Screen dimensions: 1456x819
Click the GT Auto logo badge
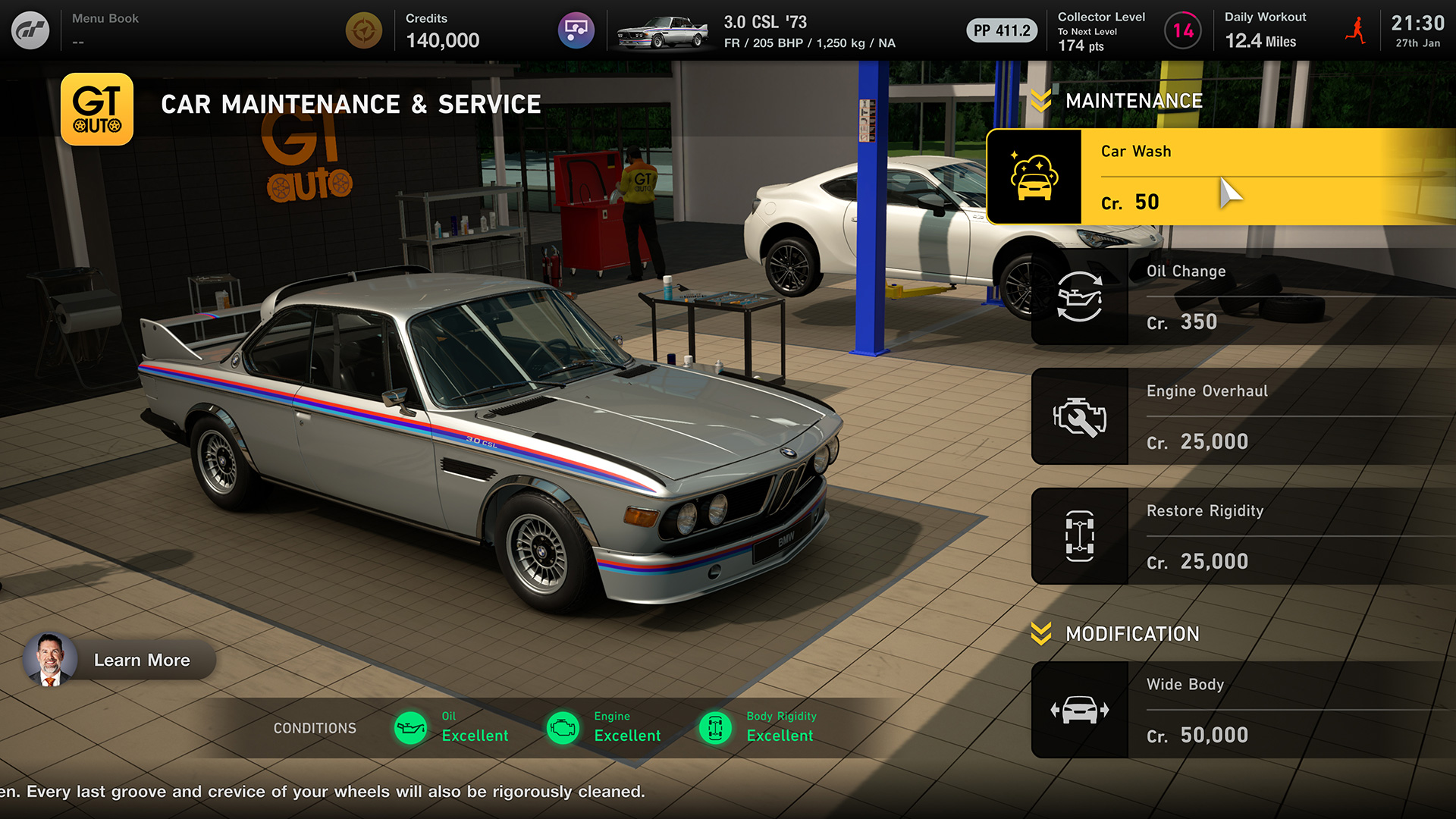point(97,108)
